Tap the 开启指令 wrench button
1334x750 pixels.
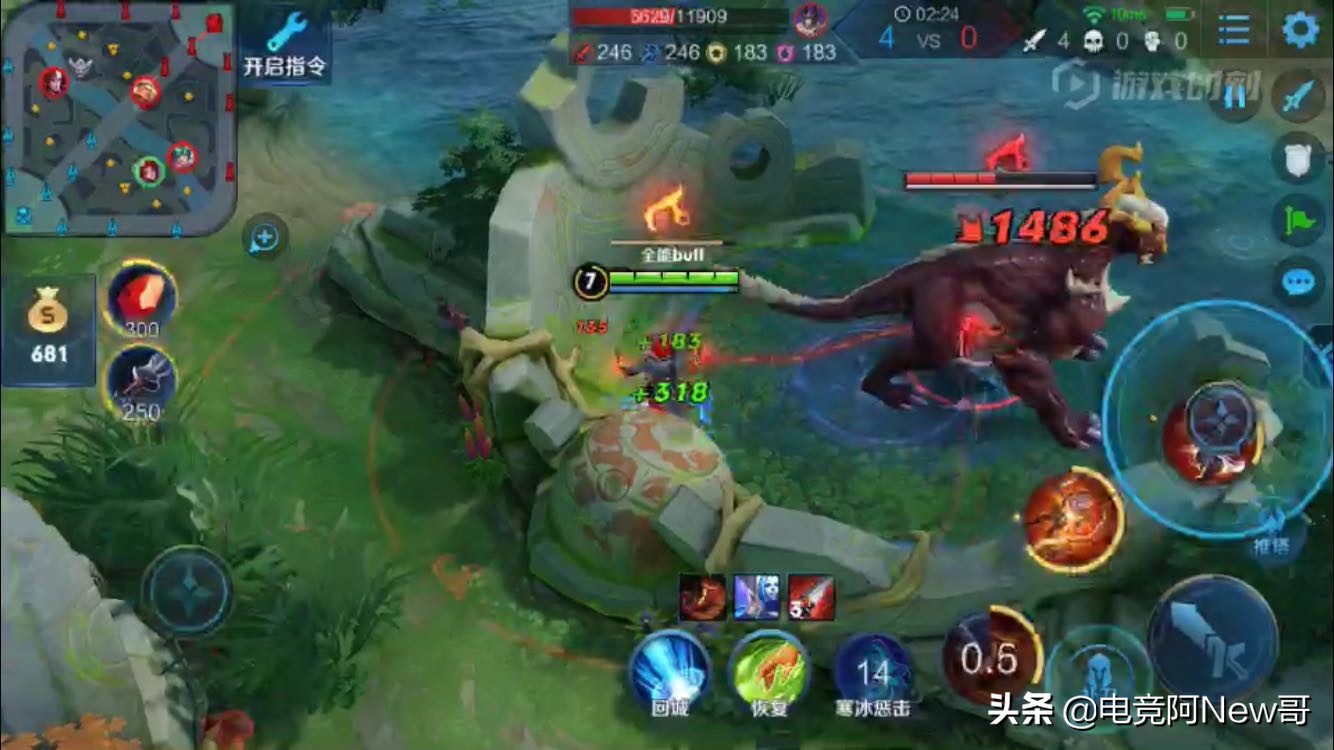click(285, 45)
